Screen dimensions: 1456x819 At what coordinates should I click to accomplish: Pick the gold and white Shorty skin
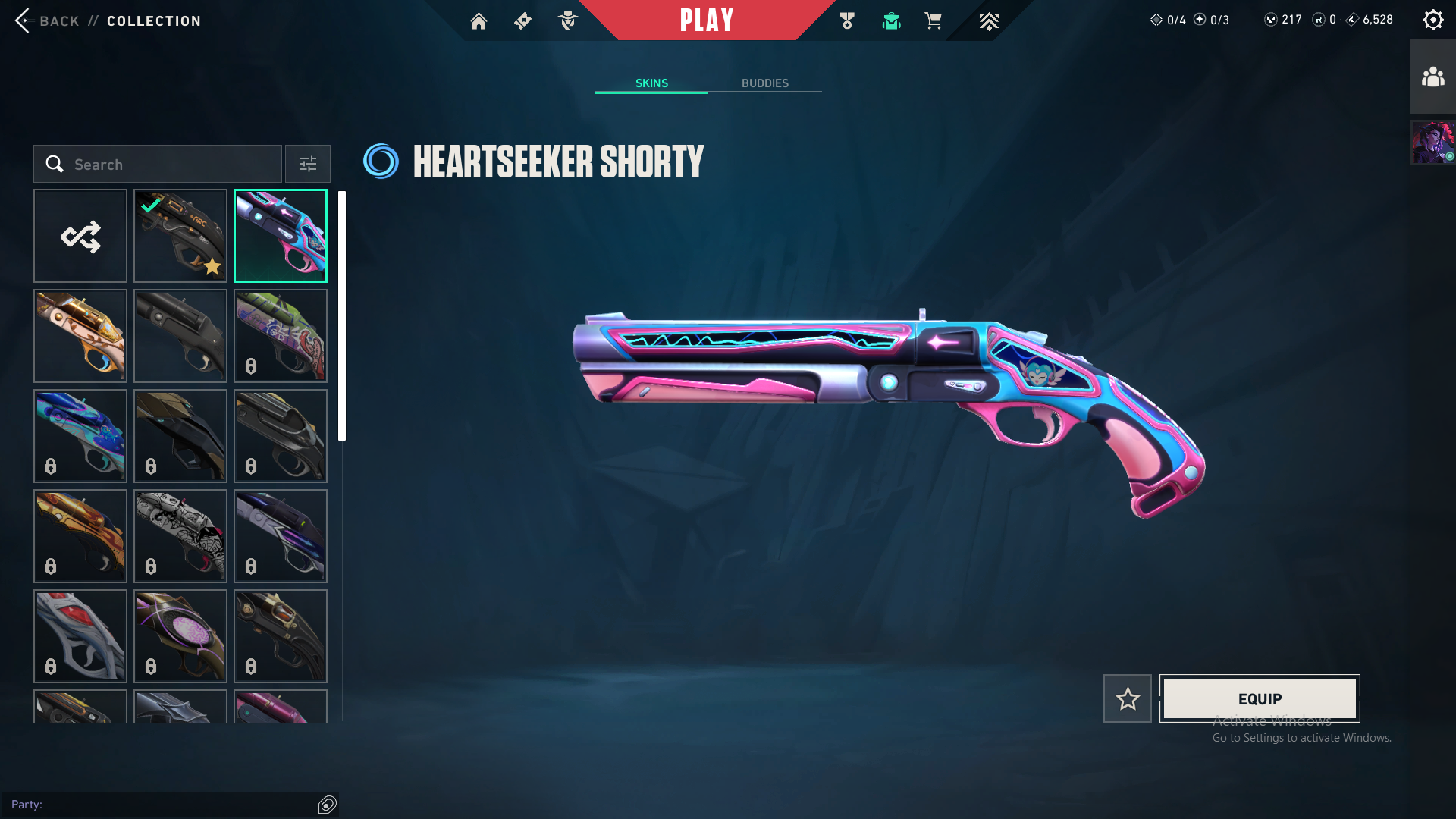tap(80, 336)
